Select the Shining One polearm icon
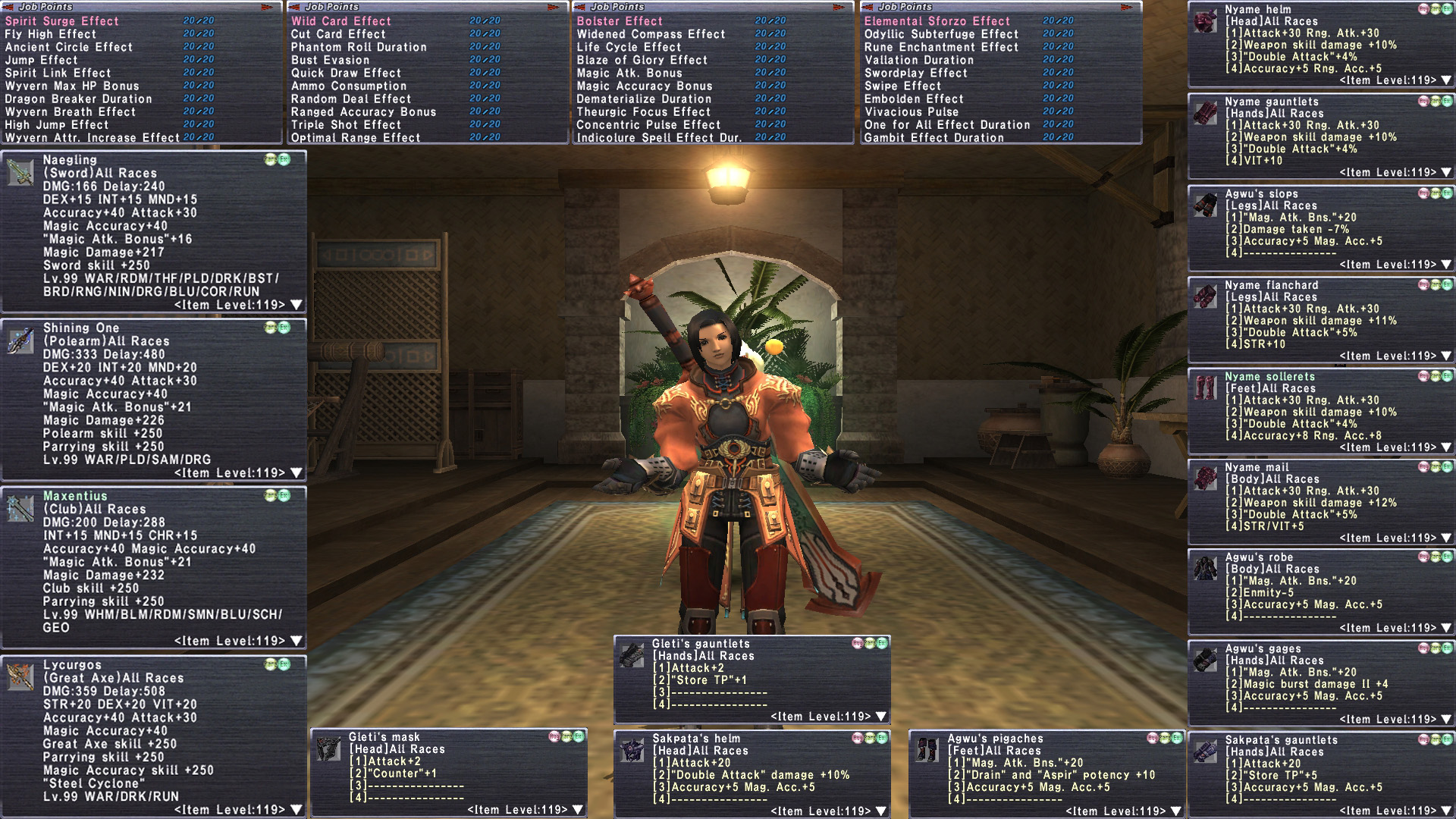 click(x=20, y=340)
